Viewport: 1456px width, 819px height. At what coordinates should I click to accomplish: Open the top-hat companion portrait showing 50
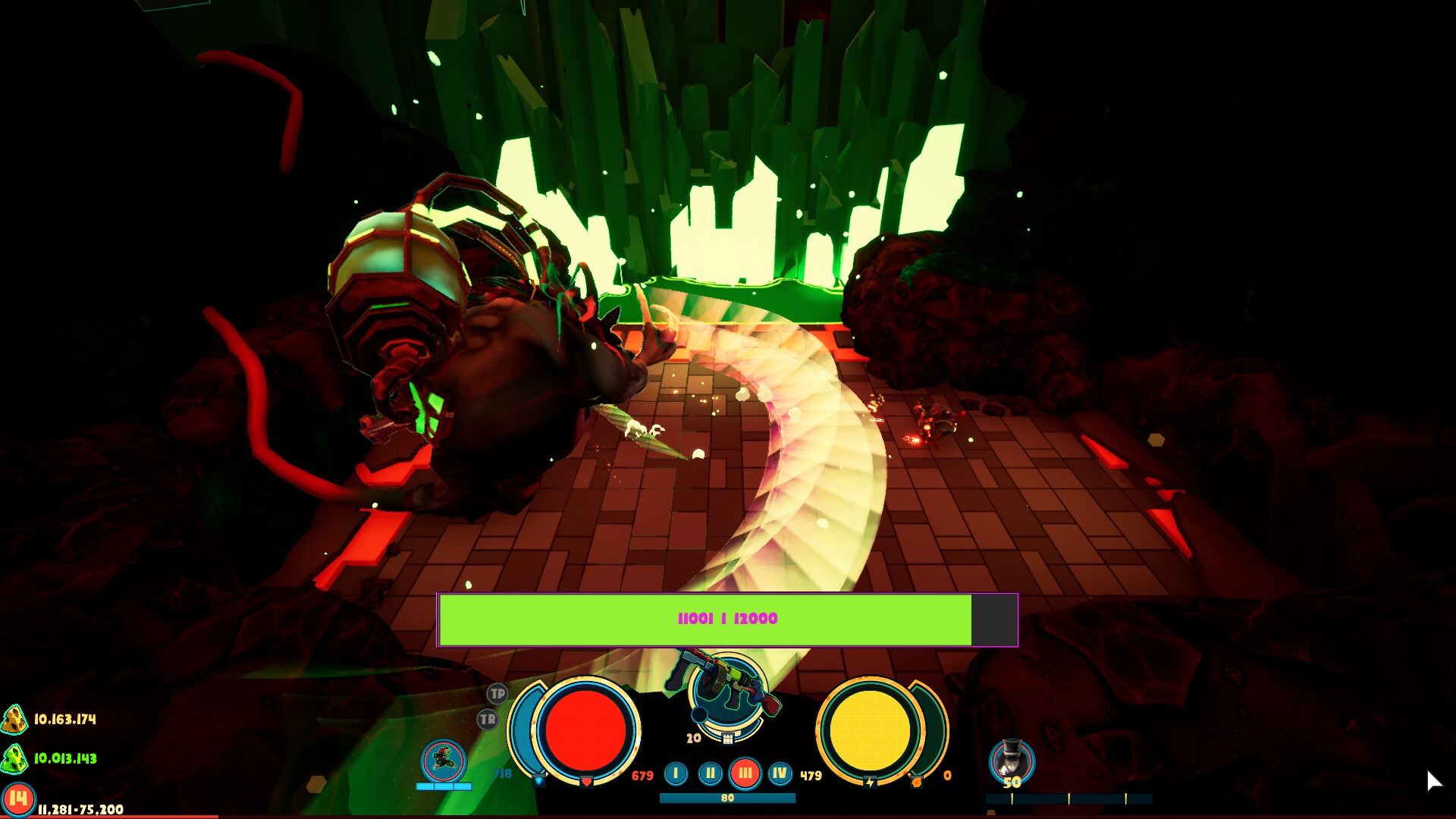pyautogui.click(x=1011, y=758)
